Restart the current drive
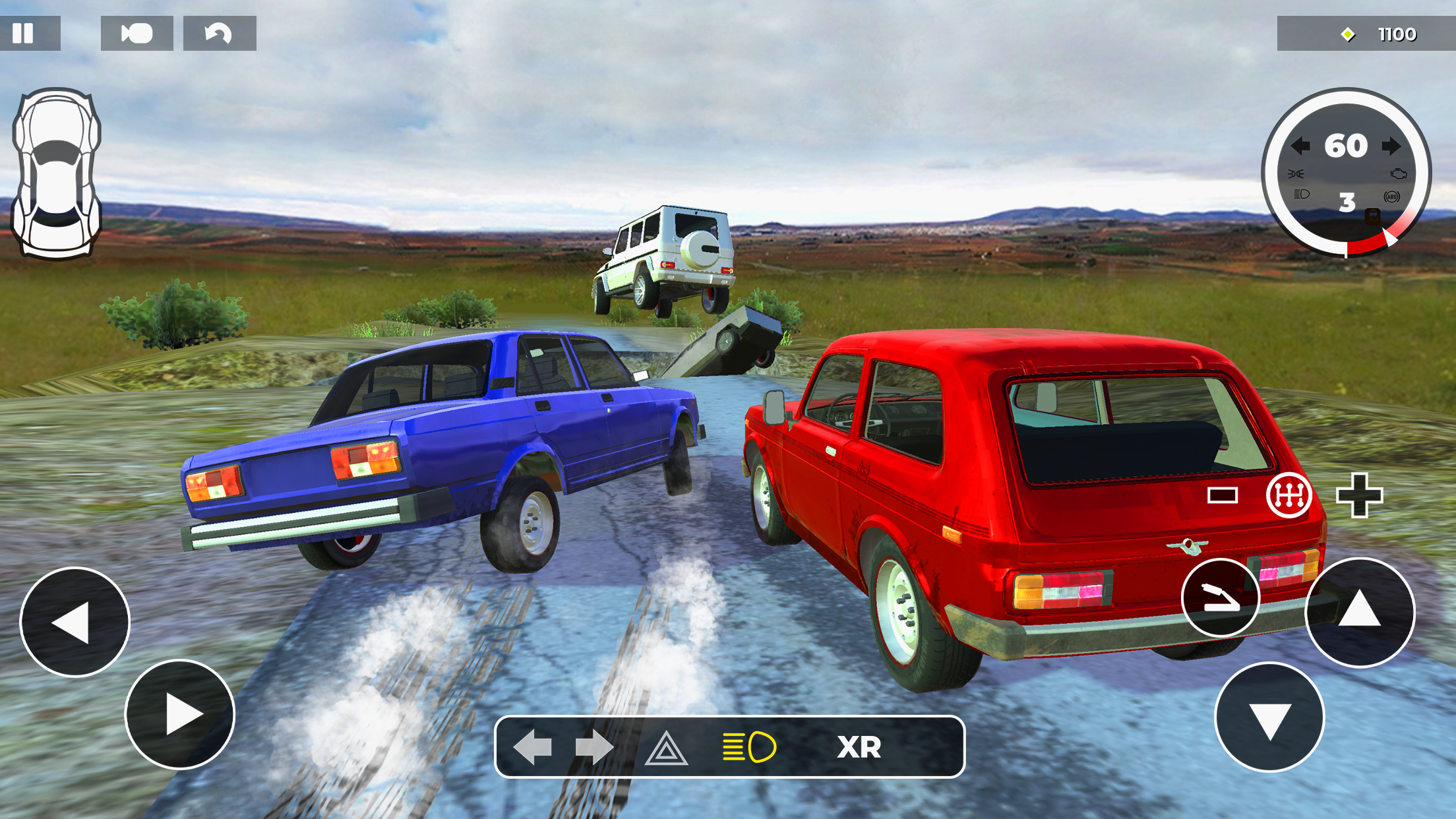1456x819 pixels. (x=218, y=33)
